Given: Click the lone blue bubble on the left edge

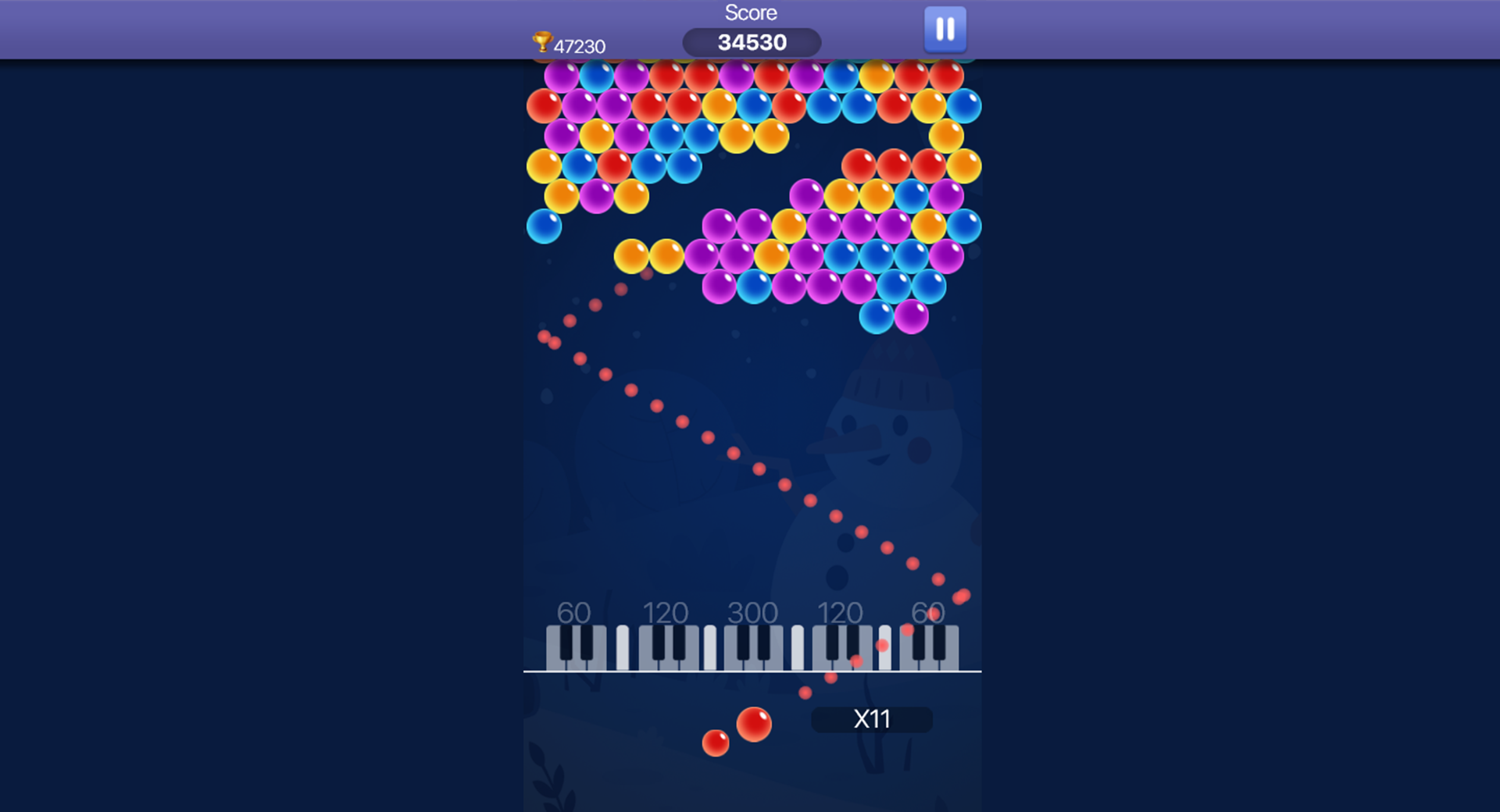Looking at the screenshot, I should point(545,226).
